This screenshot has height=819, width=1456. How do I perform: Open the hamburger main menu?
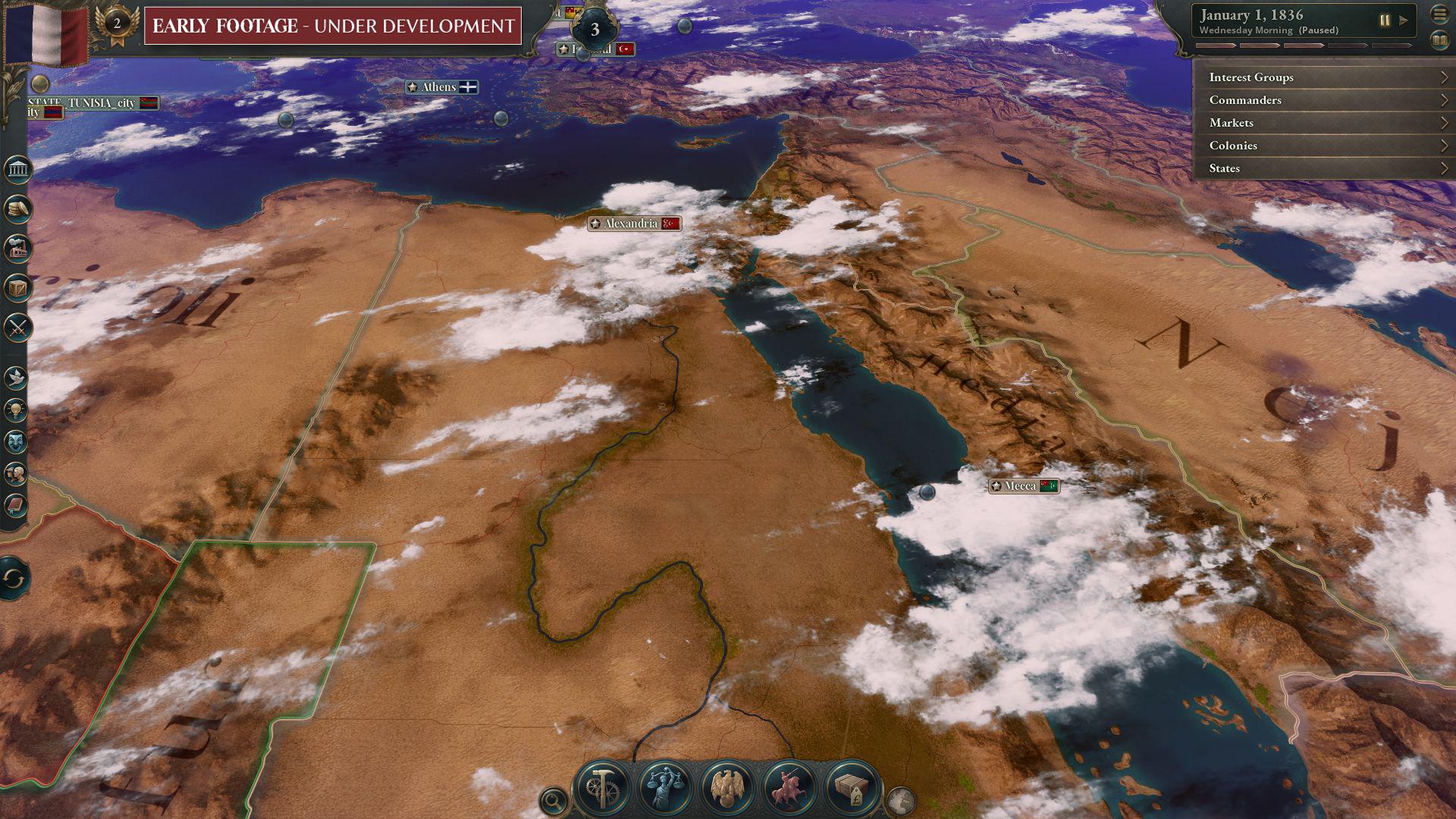(x=1439, y=14)
